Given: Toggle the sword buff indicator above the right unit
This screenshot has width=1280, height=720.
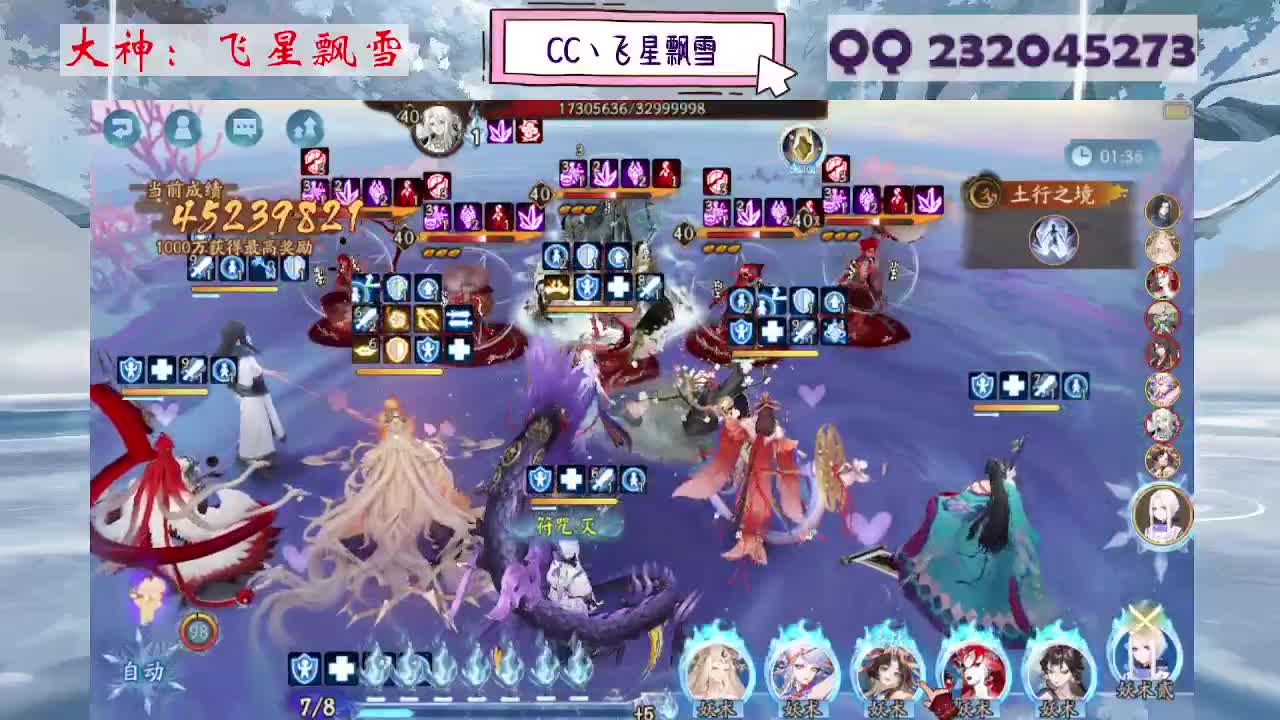Looking at the screenshot, I should coord(1045,385).
